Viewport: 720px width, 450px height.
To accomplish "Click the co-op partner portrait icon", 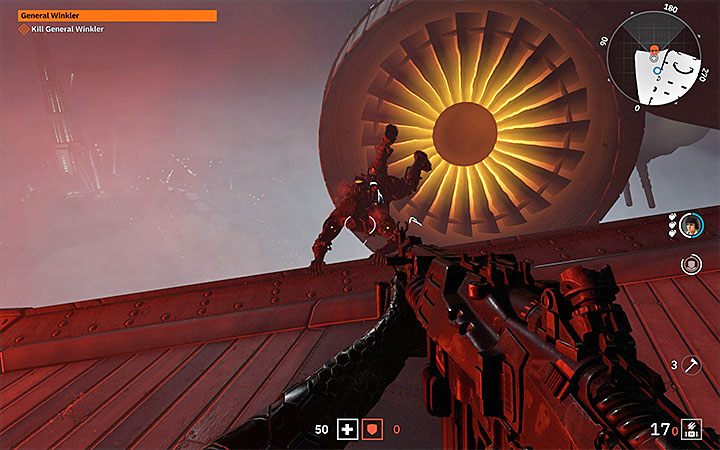I will tap(691, 225).
